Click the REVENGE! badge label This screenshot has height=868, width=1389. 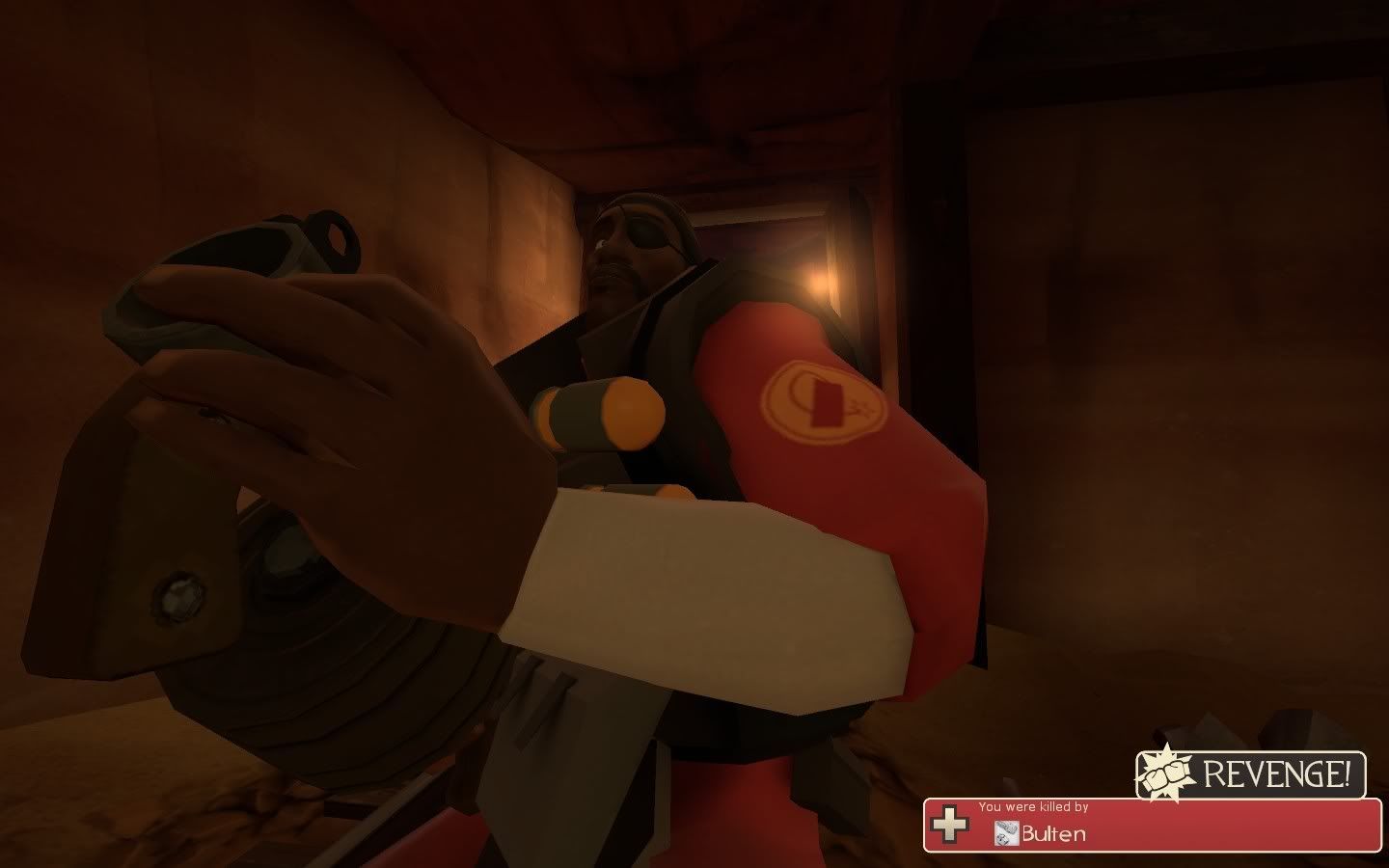1278,772
